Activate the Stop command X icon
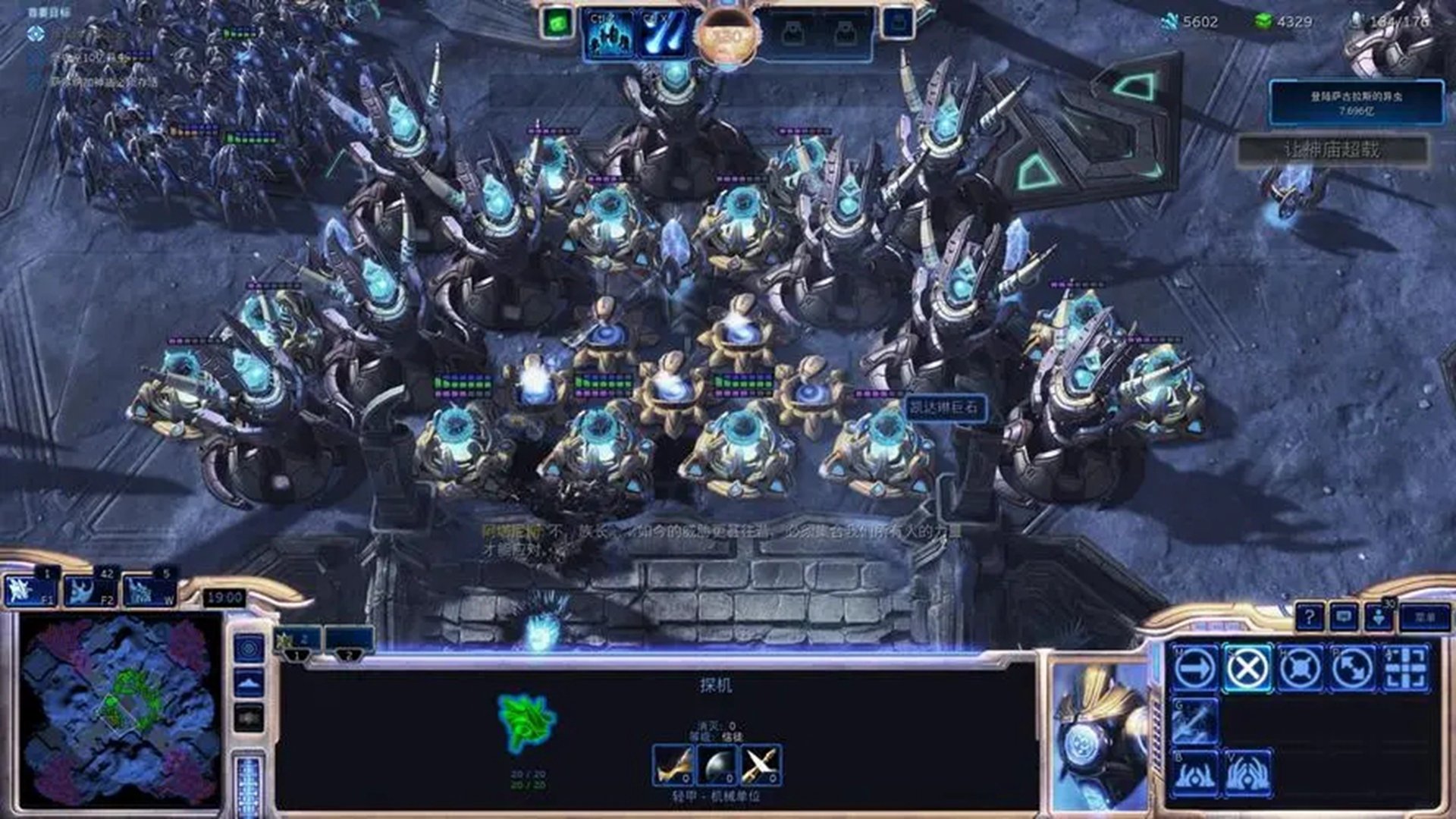Screen dimensions: 1456x819 click(1247, 668)
